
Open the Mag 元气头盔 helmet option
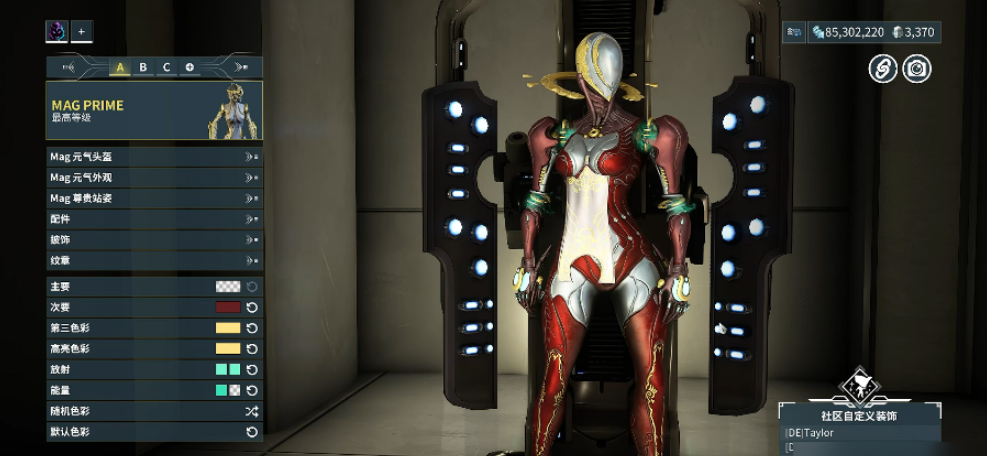pyautogui.click(x=154, y=157)
